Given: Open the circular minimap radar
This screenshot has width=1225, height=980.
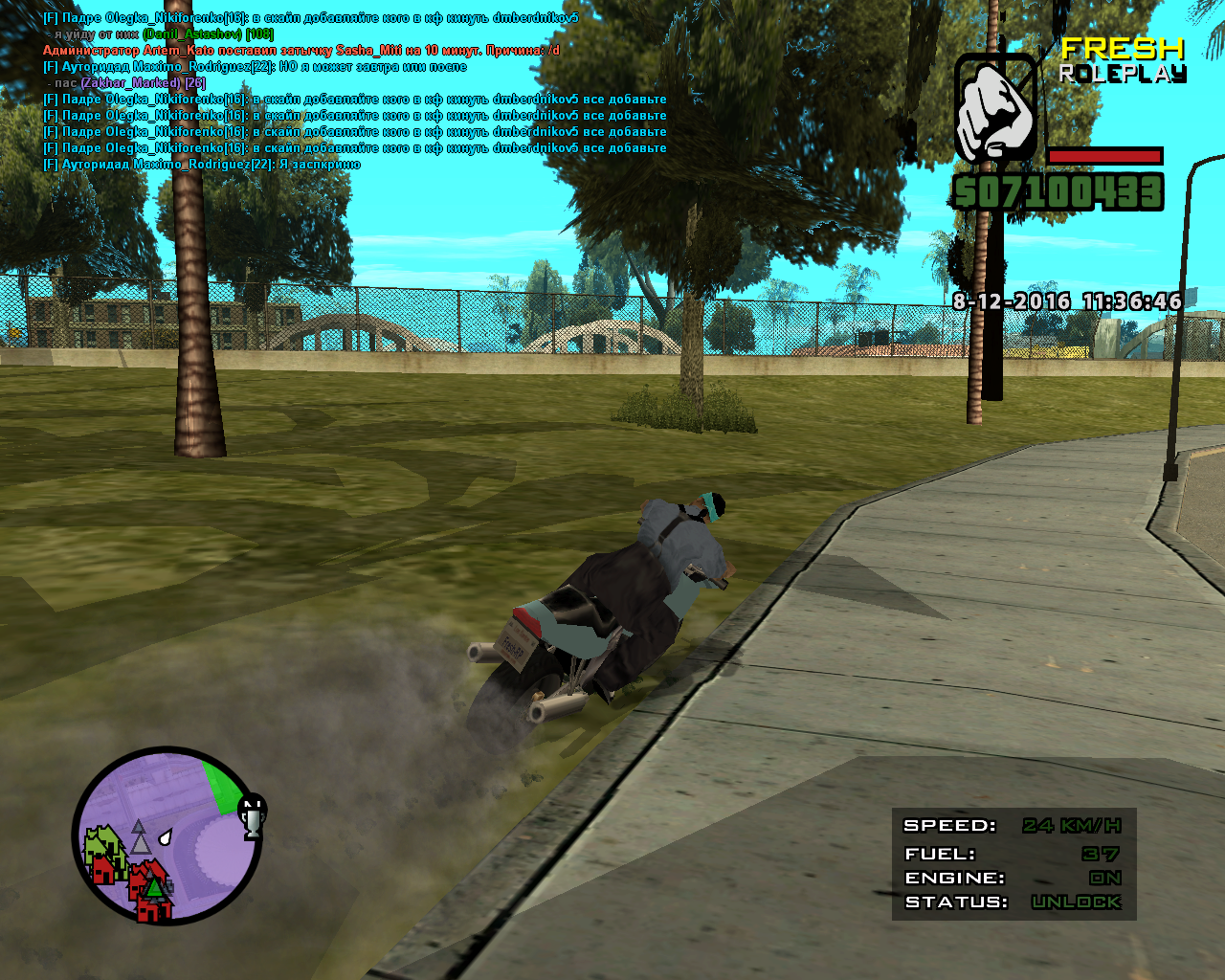Looking at the screenshot, I should [x=167, y=835].
